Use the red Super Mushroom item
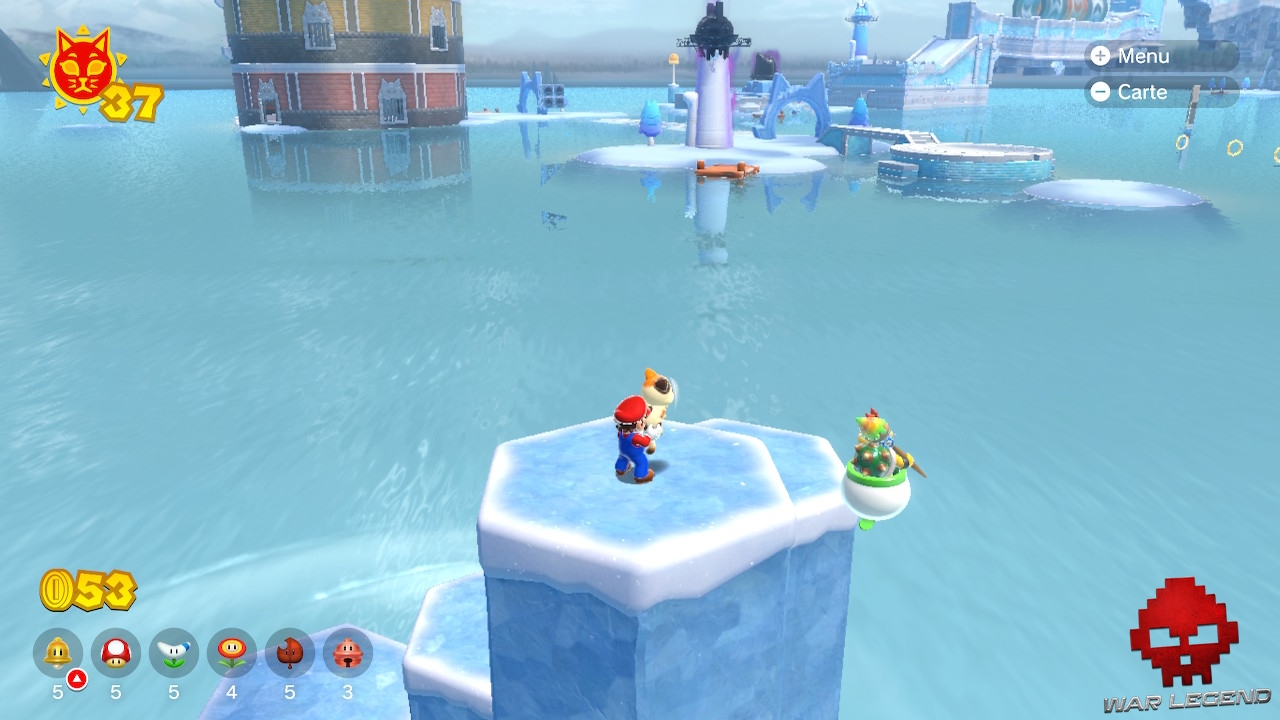This screenshot has height=720, width=1280. pyautogui.click(x=116, y=653)
